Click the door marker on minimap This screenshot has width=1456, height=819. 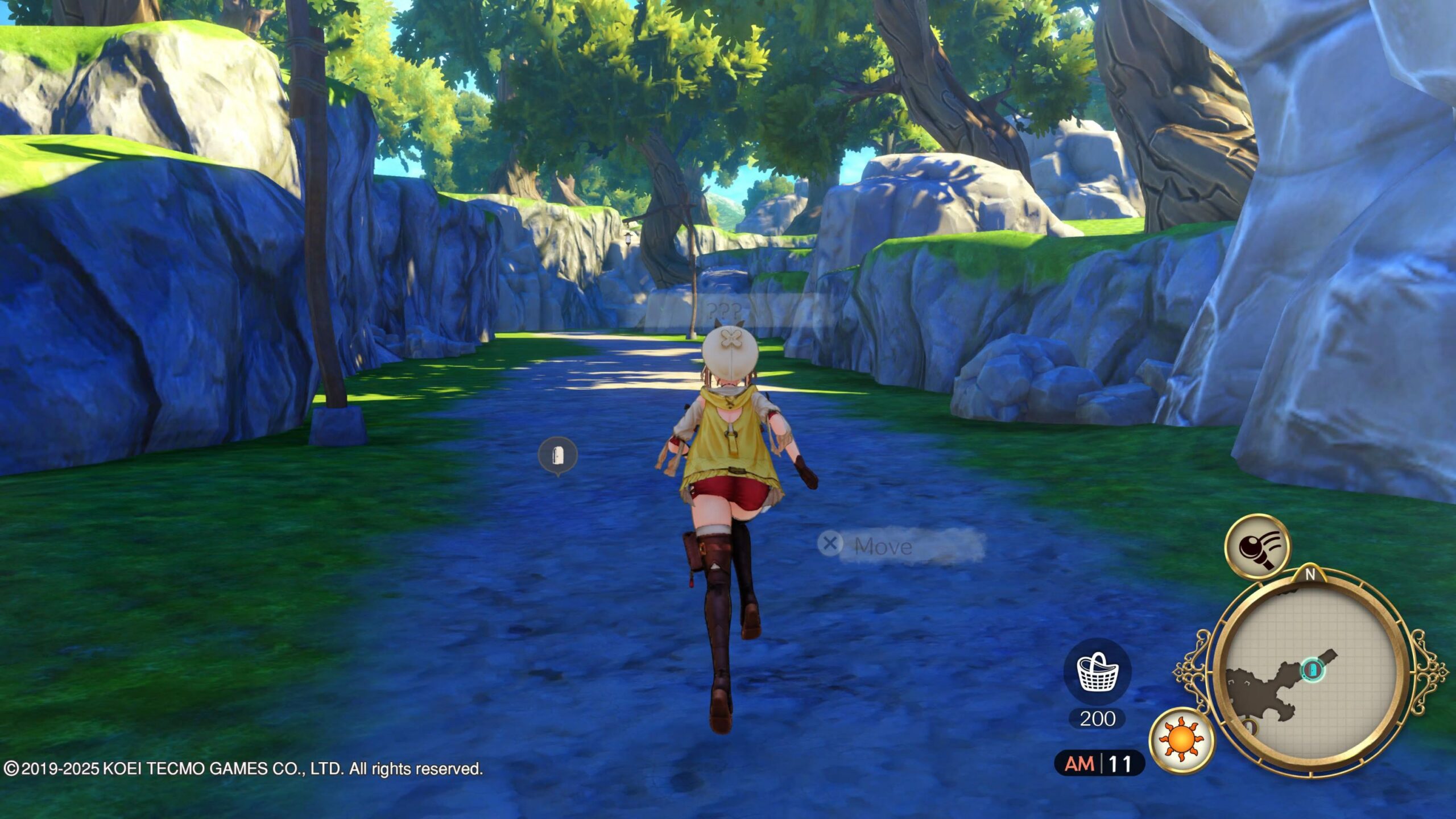tap(1312, 669)
